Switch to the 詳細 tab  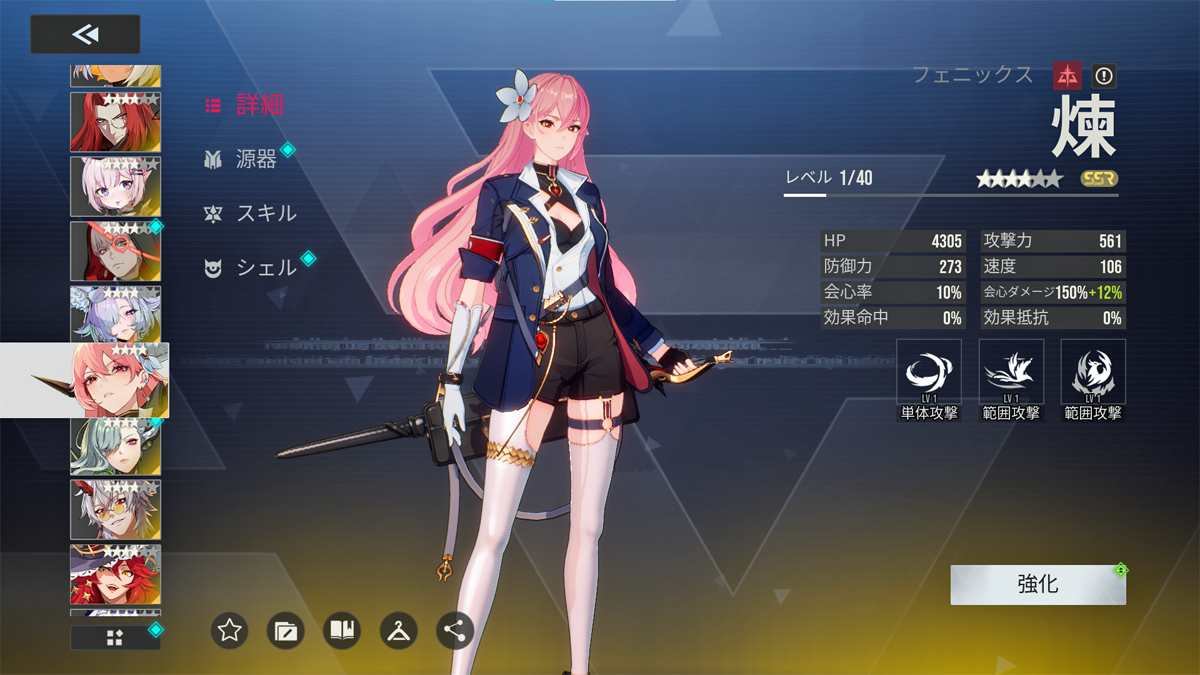click(246, 105)
